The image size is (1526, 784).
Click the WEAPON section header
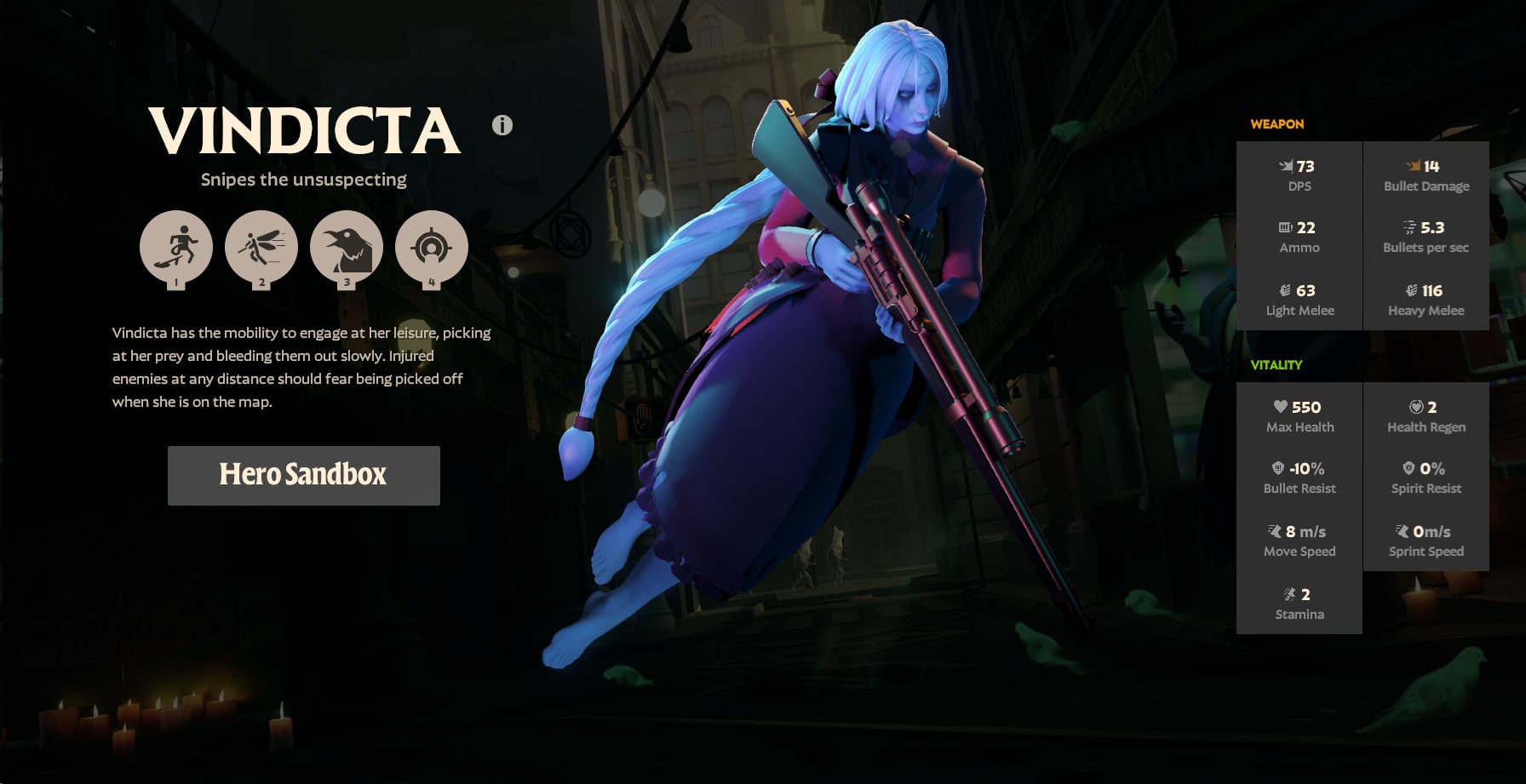tap(1276, 124)
